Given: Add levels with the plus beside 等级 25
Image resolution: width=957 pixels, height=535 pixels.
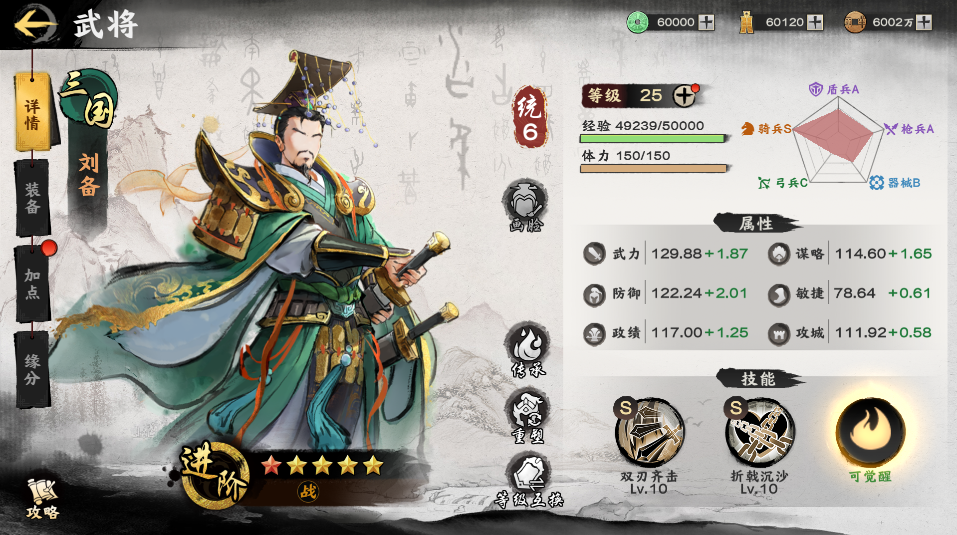Looking at the screenshot, I should click(x=684, y=96).
